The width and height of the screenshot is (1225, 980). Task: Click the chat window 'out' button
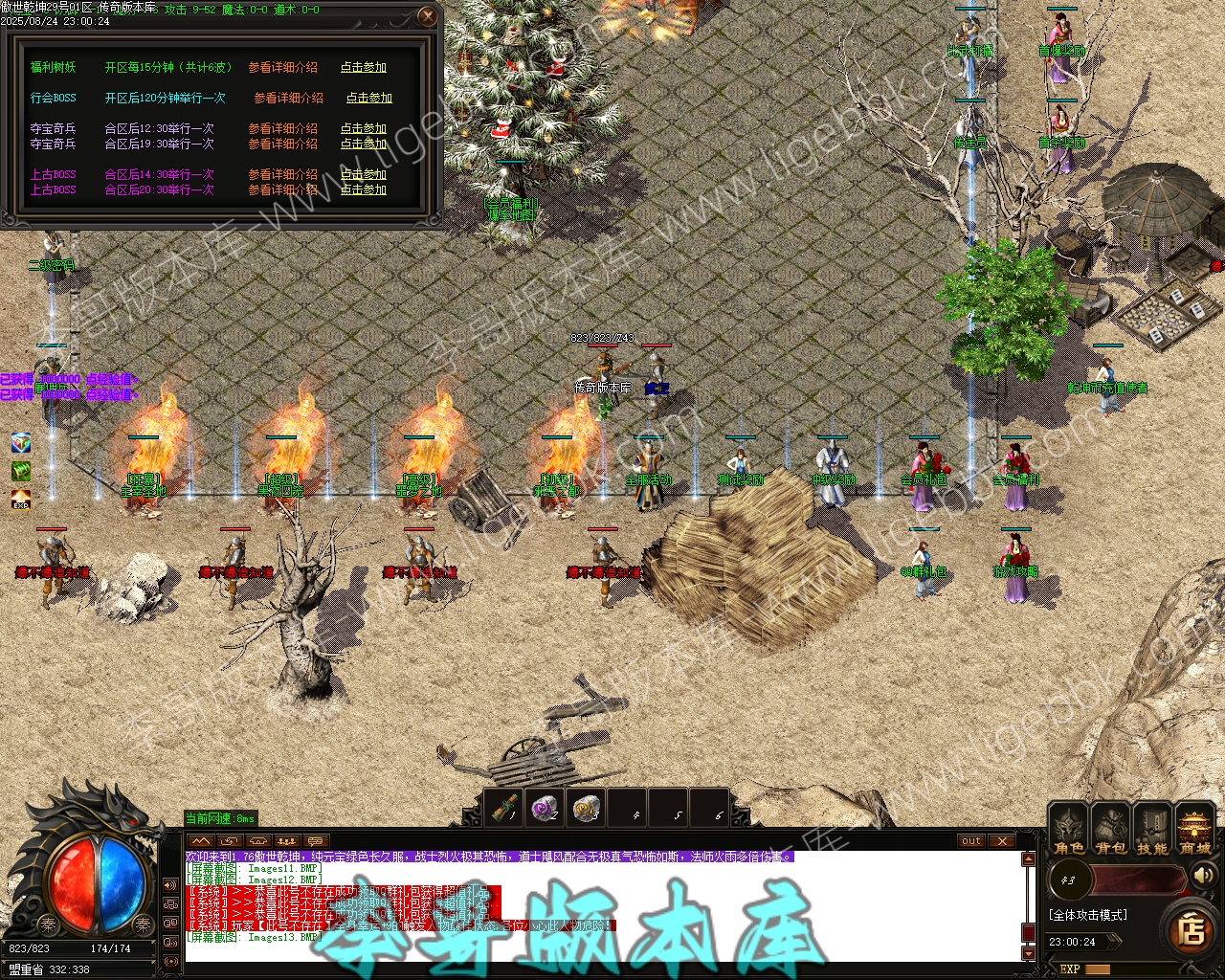tap(971, 841)
